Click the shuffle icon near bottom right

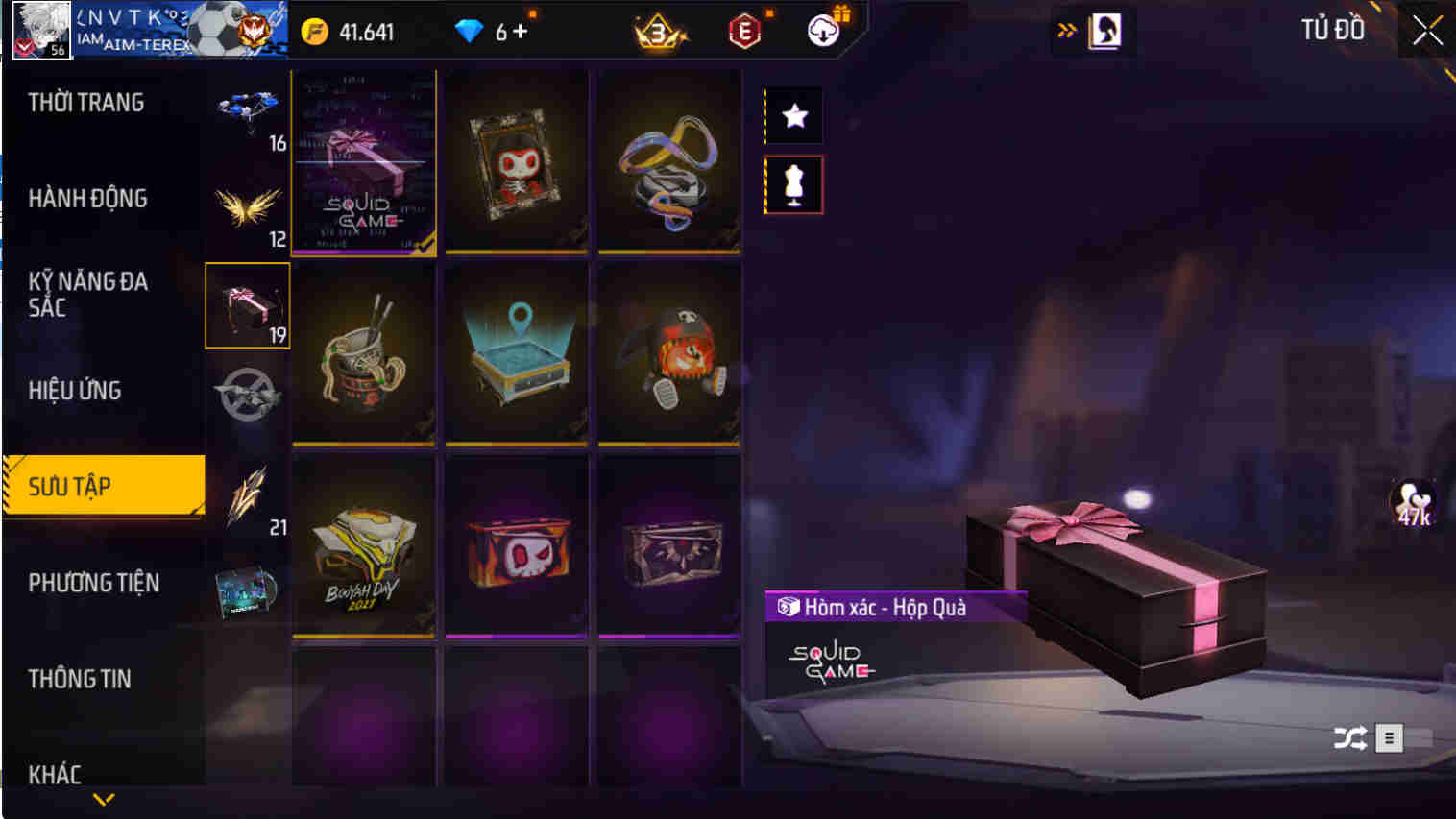pyautogui.click(x=1350, y=737)
